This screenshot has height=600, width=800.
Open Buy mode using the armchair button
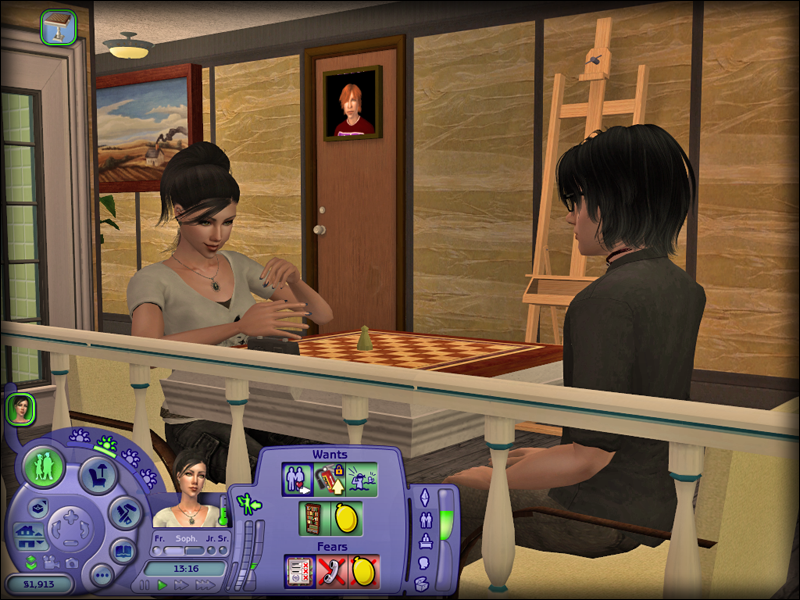coord(100,474)
